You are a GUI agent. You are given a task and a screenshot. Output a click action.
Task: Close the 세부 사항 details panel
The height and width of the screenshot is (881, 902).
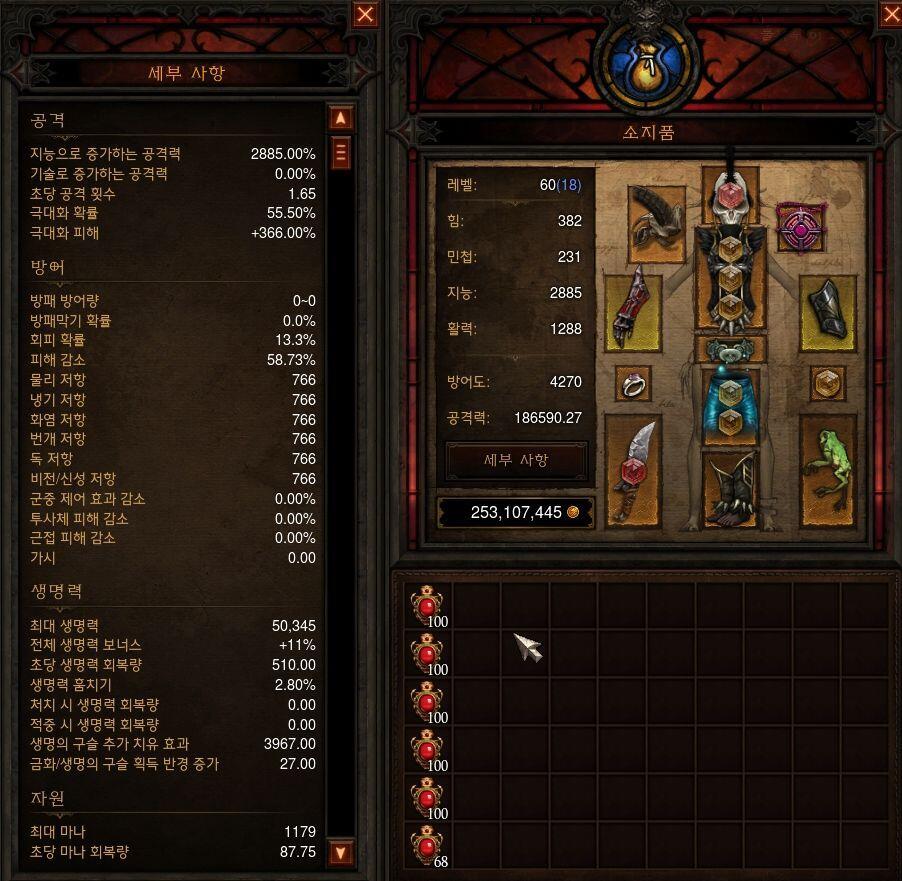(x=366, y=14)
